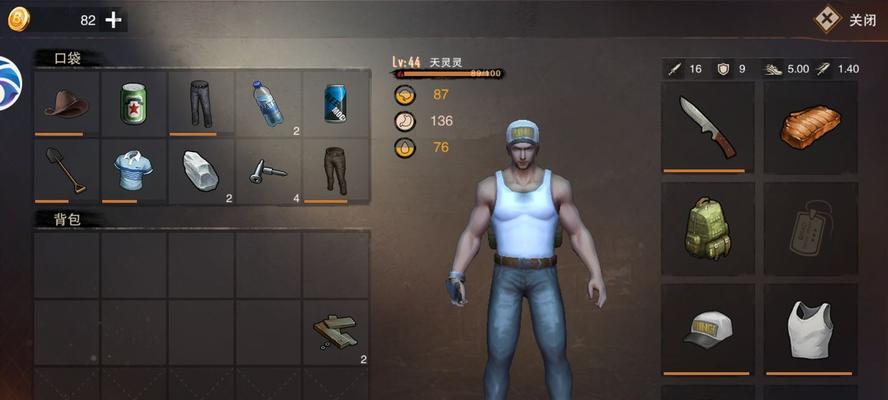The height and width of the screenshot is (400, 888).
Task: Select the blue and white polo shirt
Action: click(133, 170)
